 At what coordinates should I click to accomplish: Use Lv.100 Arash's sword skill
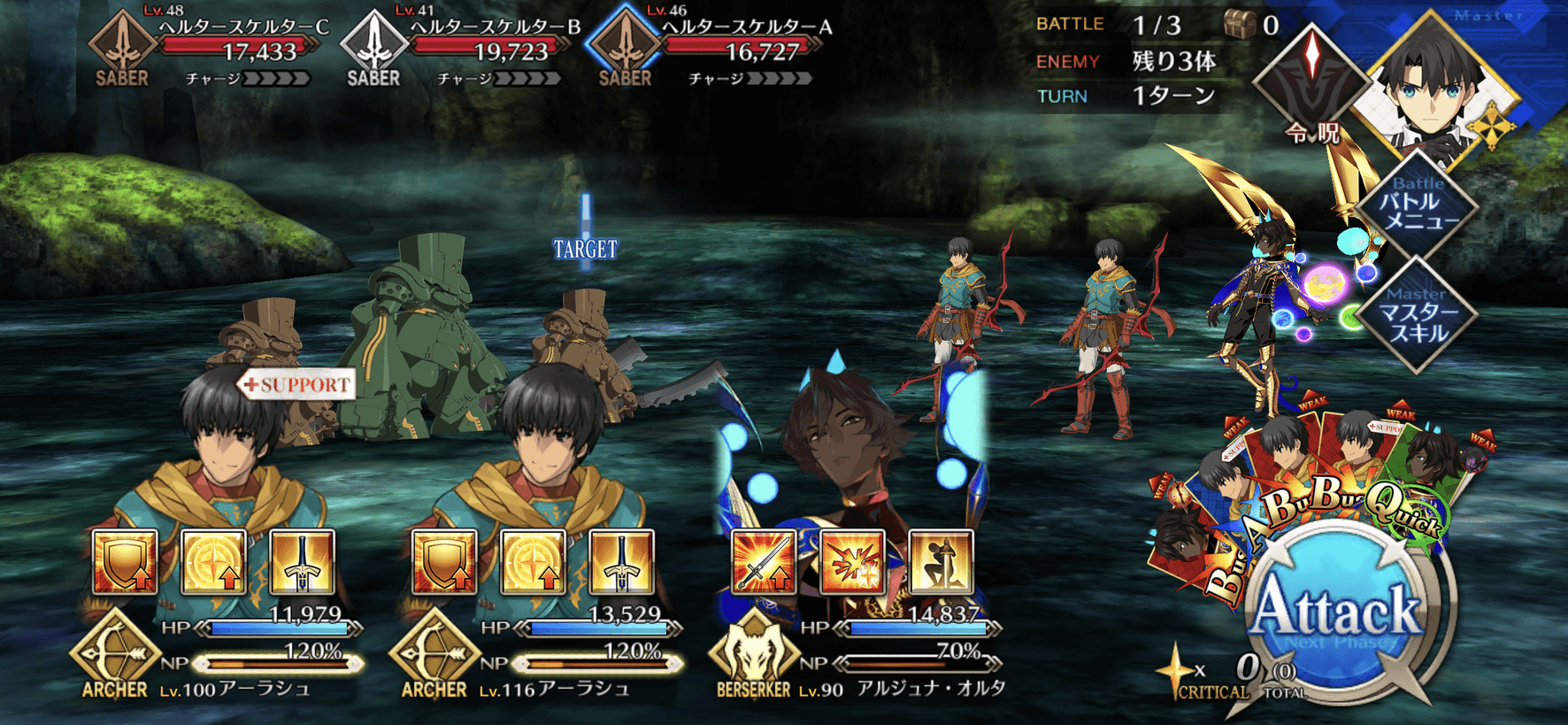pos(302,561)
